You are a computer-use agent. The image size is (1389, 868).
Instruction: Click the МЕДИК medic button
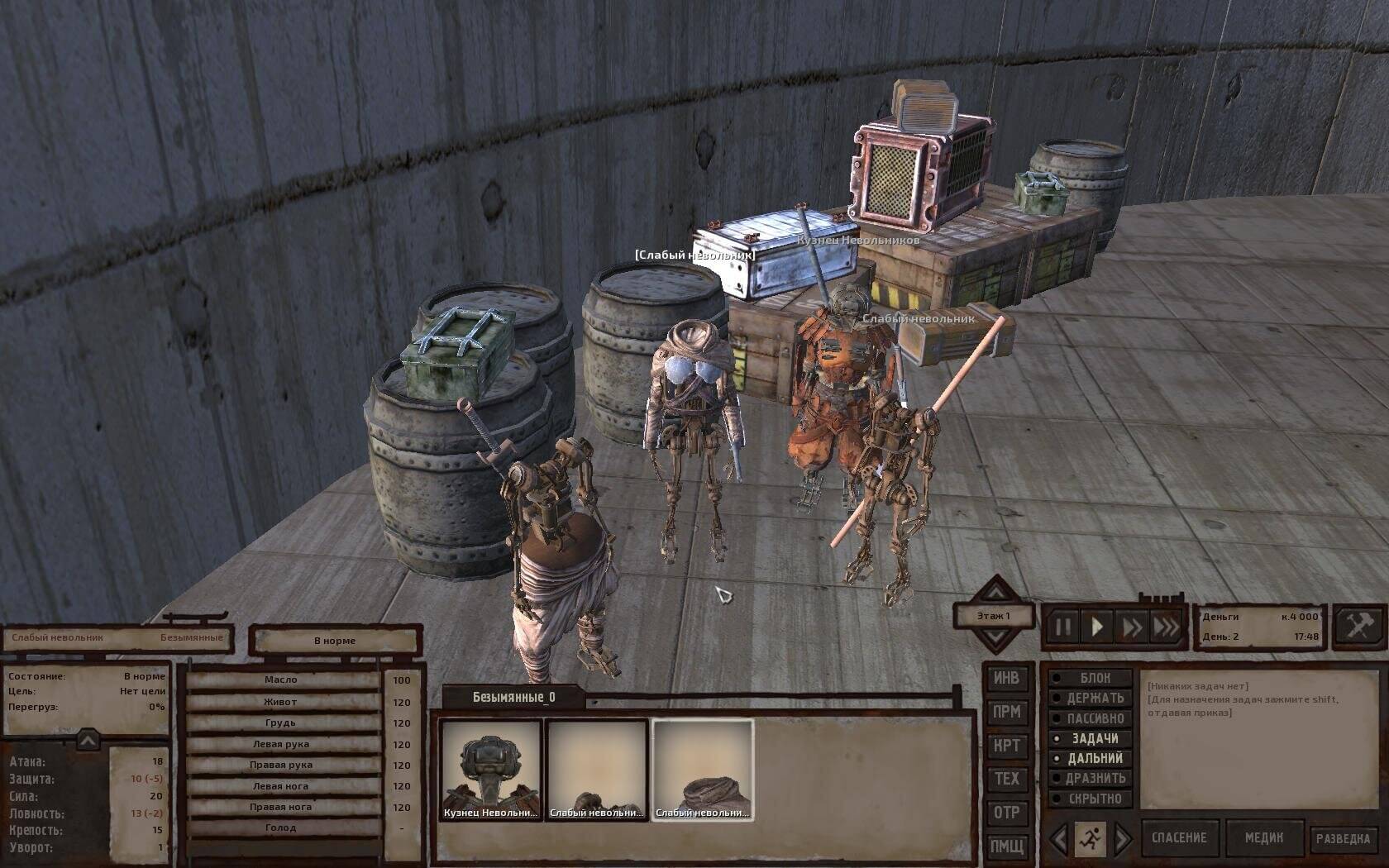coord(1264,838)
